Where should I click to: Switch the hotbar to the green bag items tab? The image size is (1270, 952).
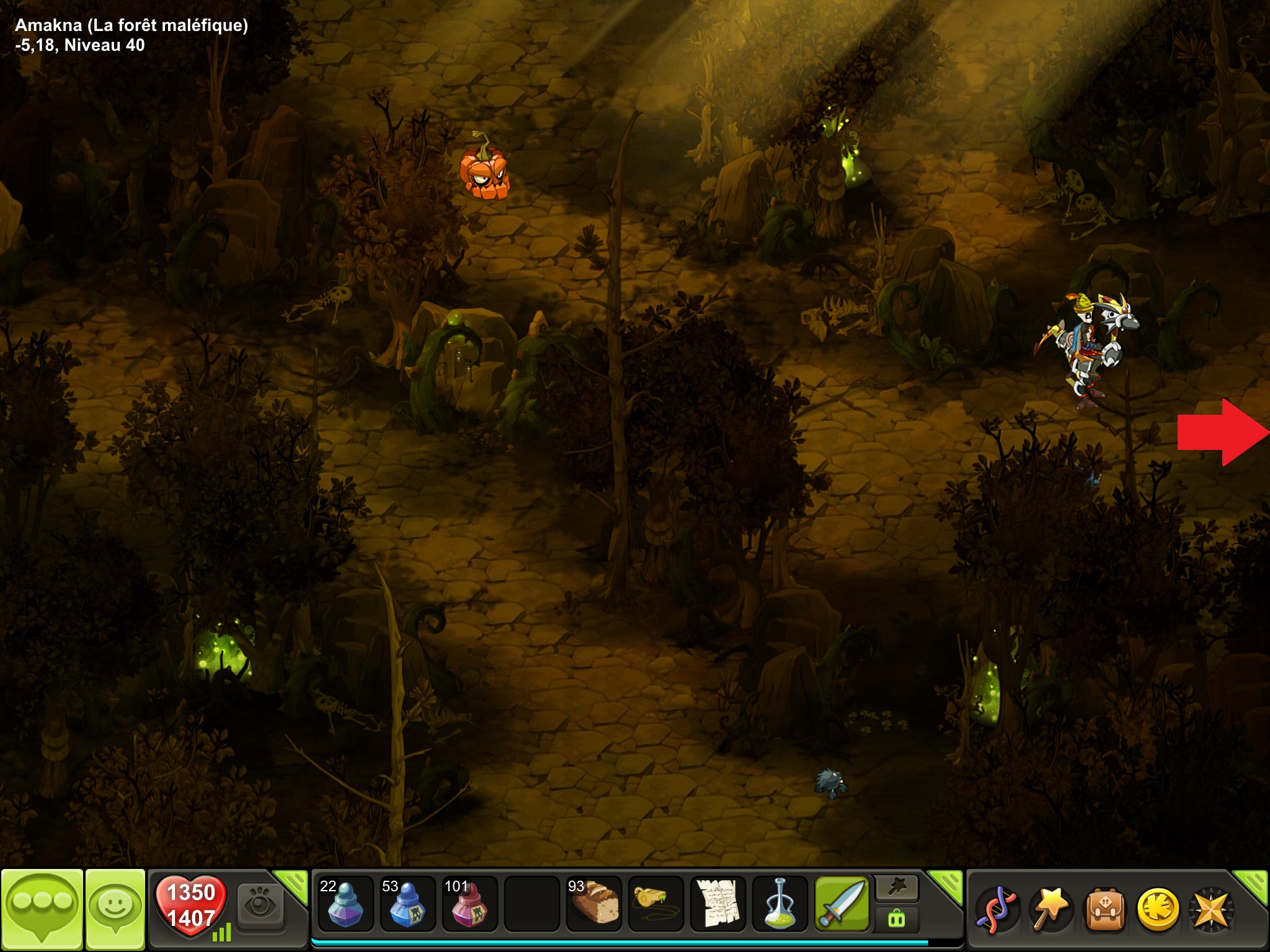coord(897,919)
